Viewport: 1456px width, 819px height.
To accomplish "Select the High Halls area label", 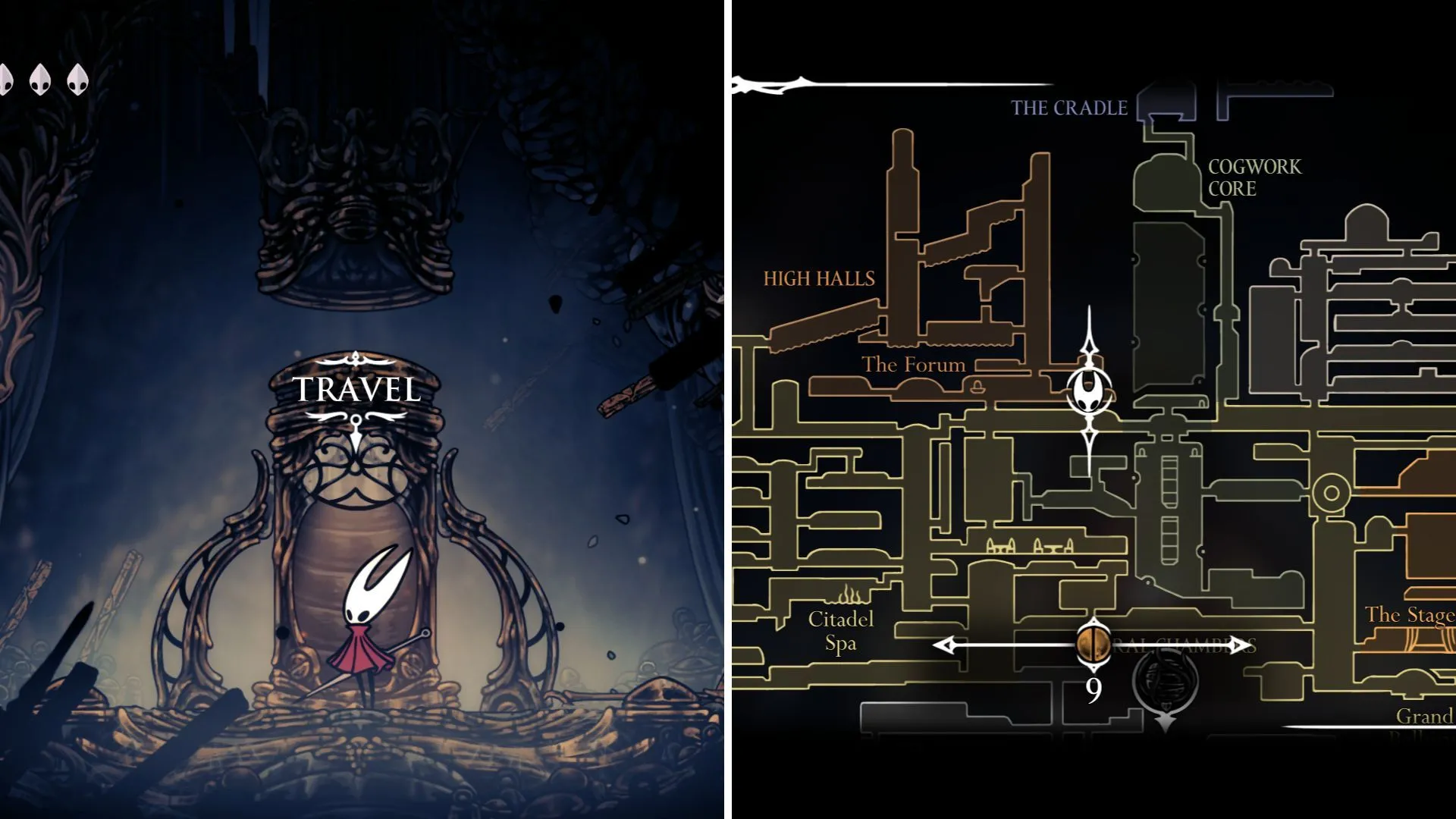I will coord(819,279).
